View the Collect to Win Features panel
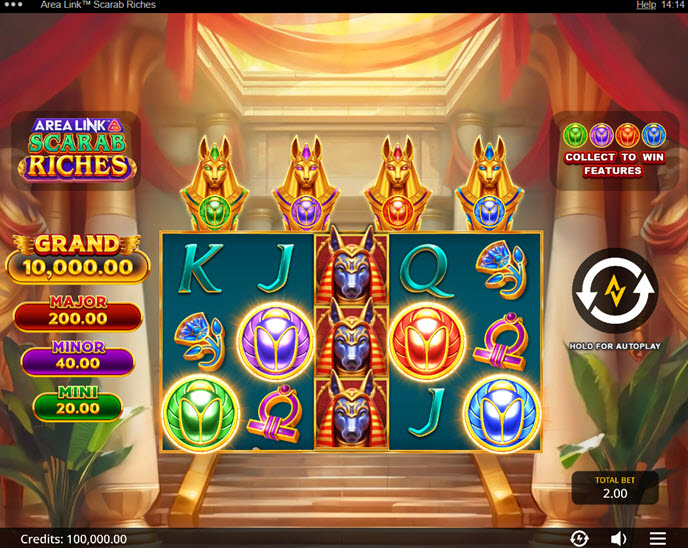This screenshot has height=548, width=688. (x=613, y=150)
